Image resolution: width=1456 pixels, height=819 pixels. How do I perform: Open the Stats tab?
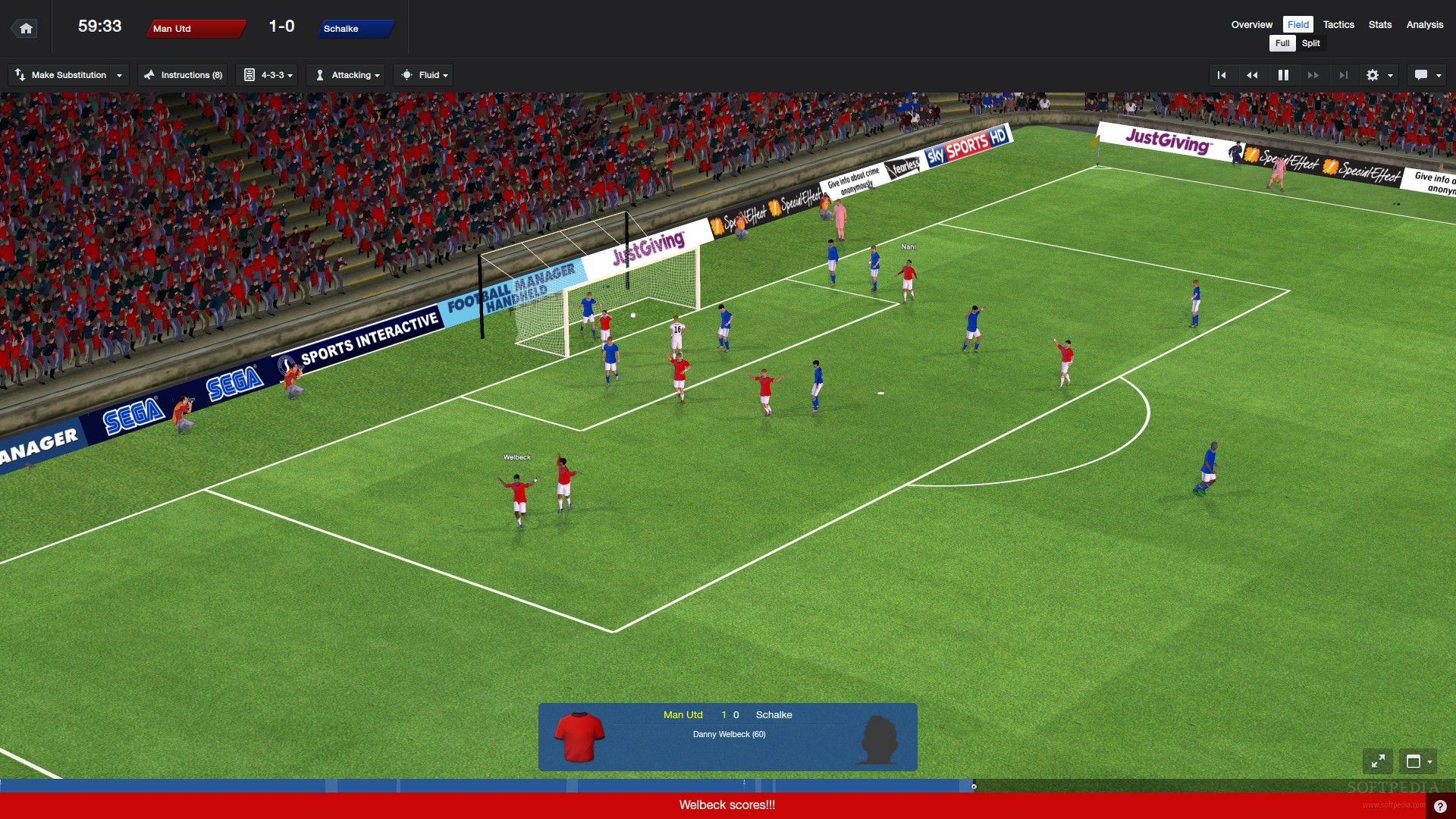tap(1379, 24)
